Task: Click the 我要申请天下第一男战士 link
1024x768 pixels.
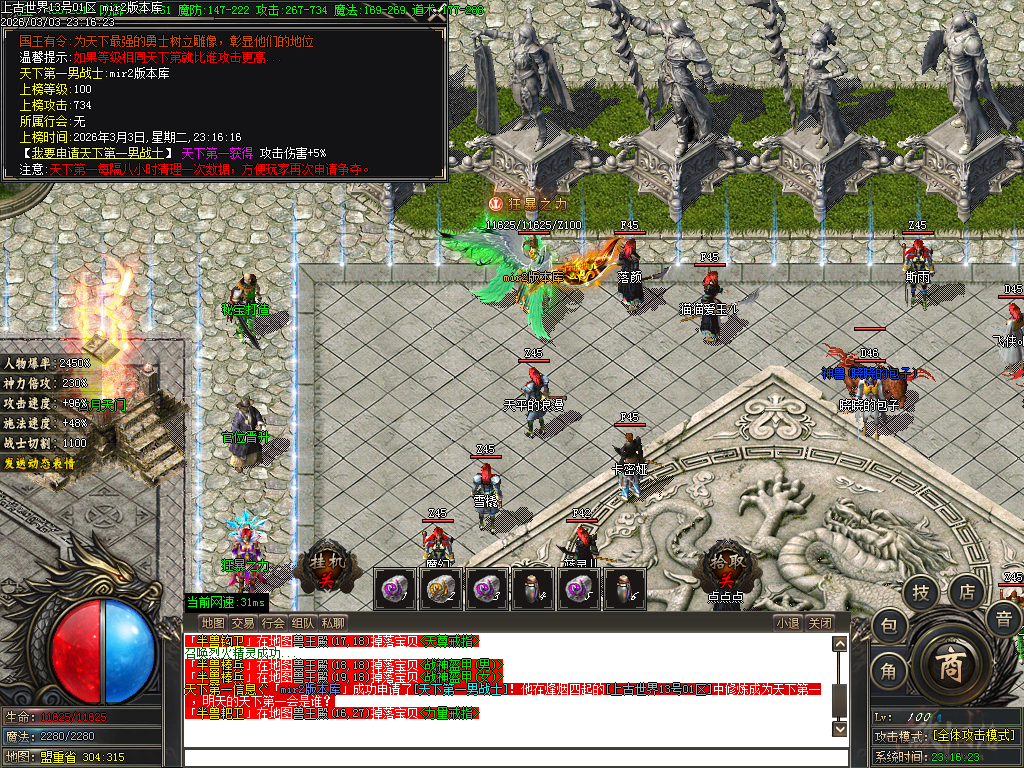Action: (98, 154)
